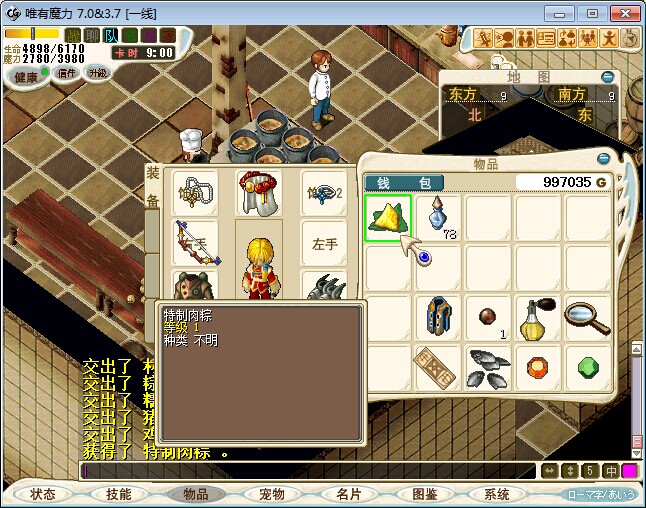
Task: Show the 图鉴 illustrated guide
Action: click(423, 494)
